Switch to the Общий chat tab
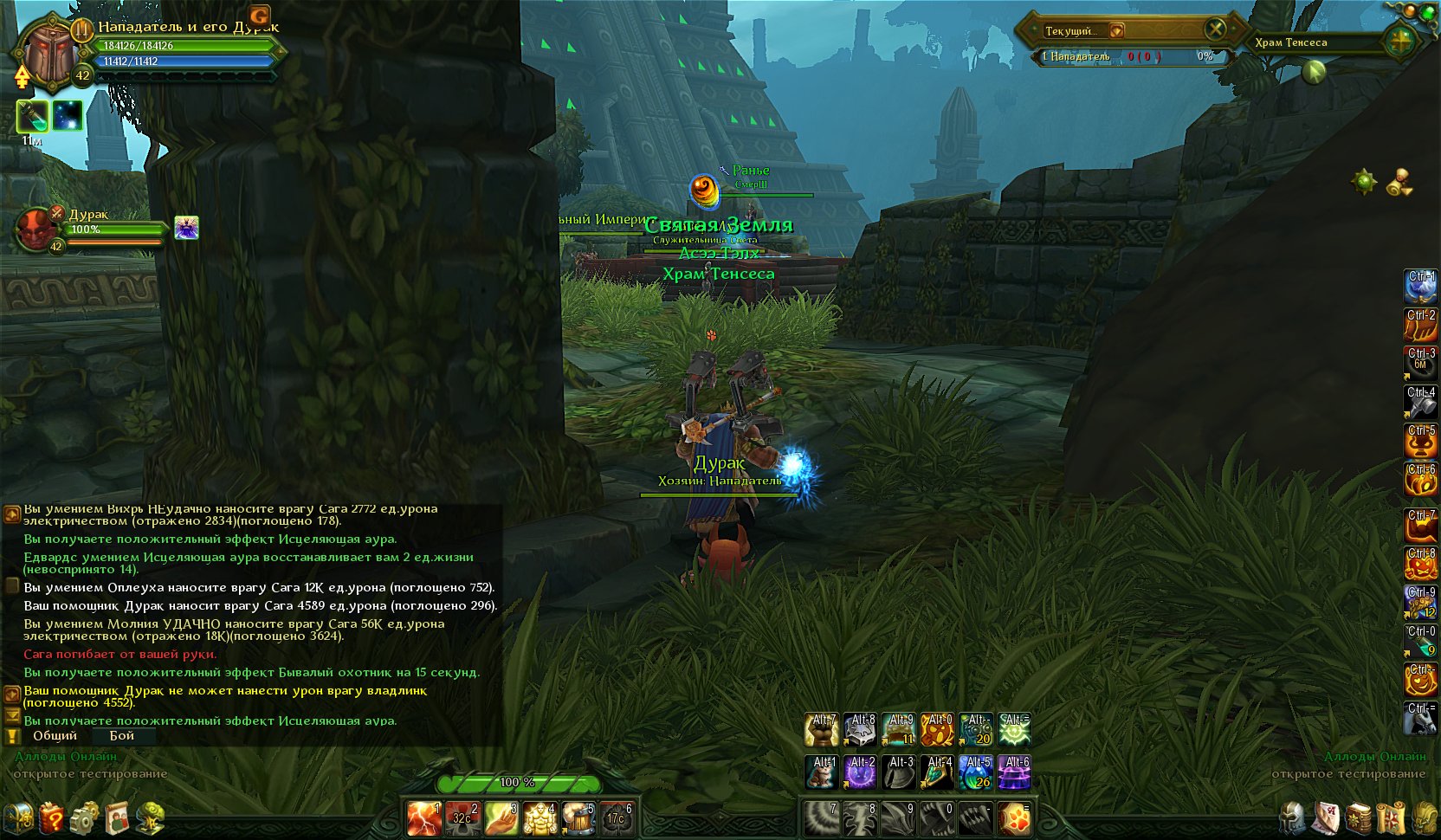The width and height of the screenshot is (1441, 840). click(x=55, y=736)
